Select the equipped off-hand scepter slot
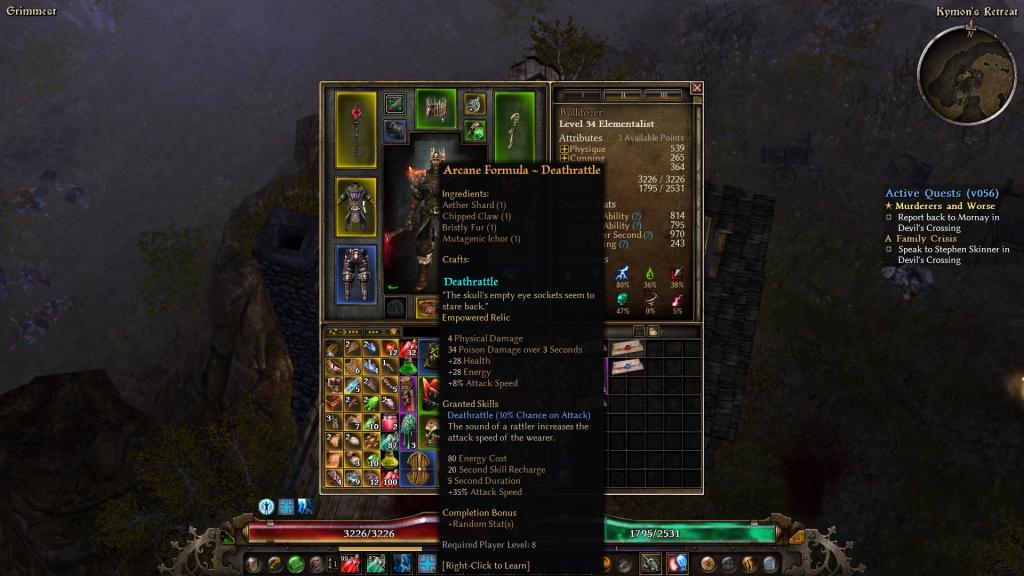This screenshot has height=576, width=1024. [515, 129]
